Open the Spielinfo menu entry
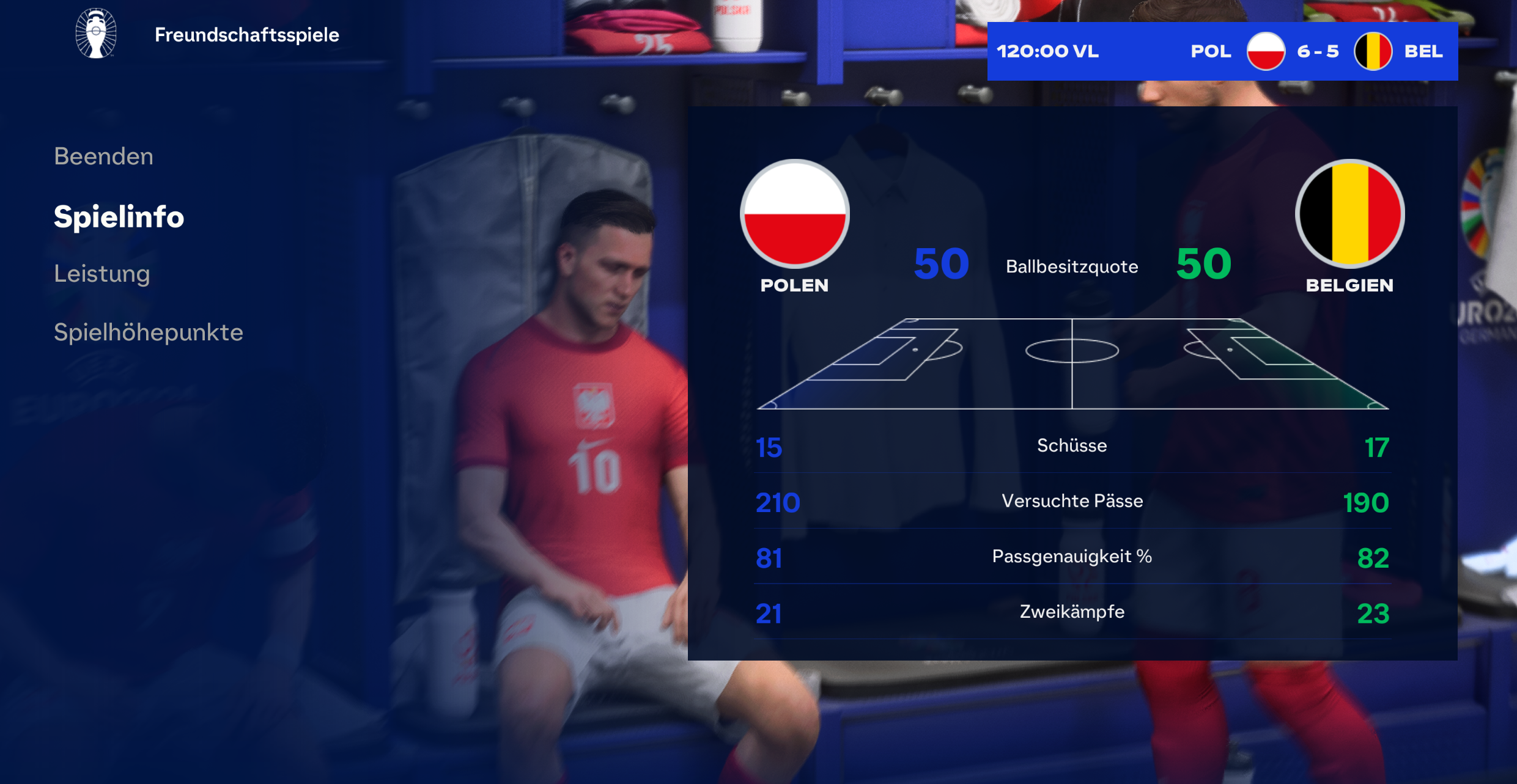 (119, 217)
